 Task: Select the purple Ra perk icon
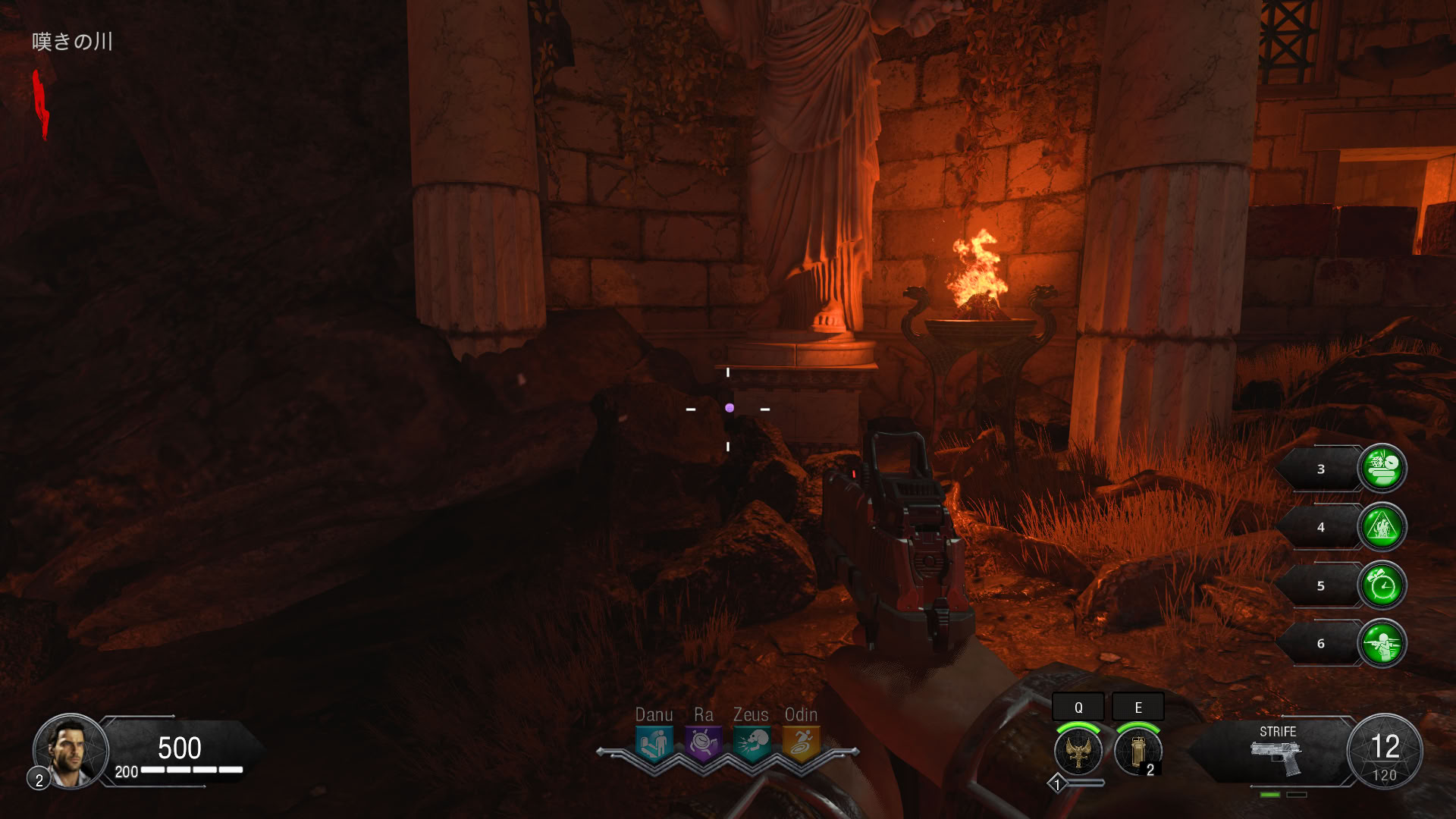coord(703,744)
